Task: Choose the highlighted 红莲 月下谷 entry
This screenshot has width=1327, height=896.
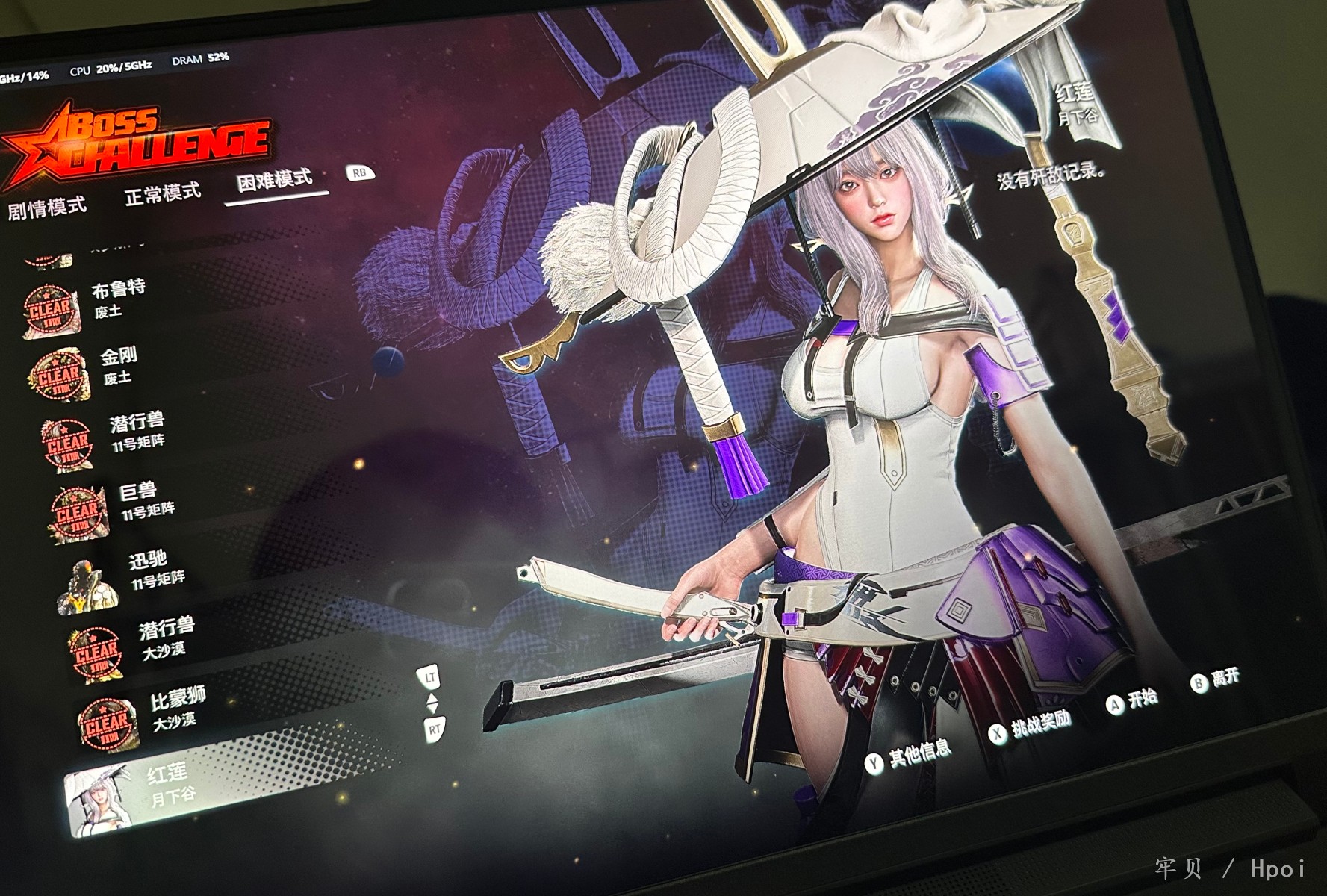Action: [172, 784]
